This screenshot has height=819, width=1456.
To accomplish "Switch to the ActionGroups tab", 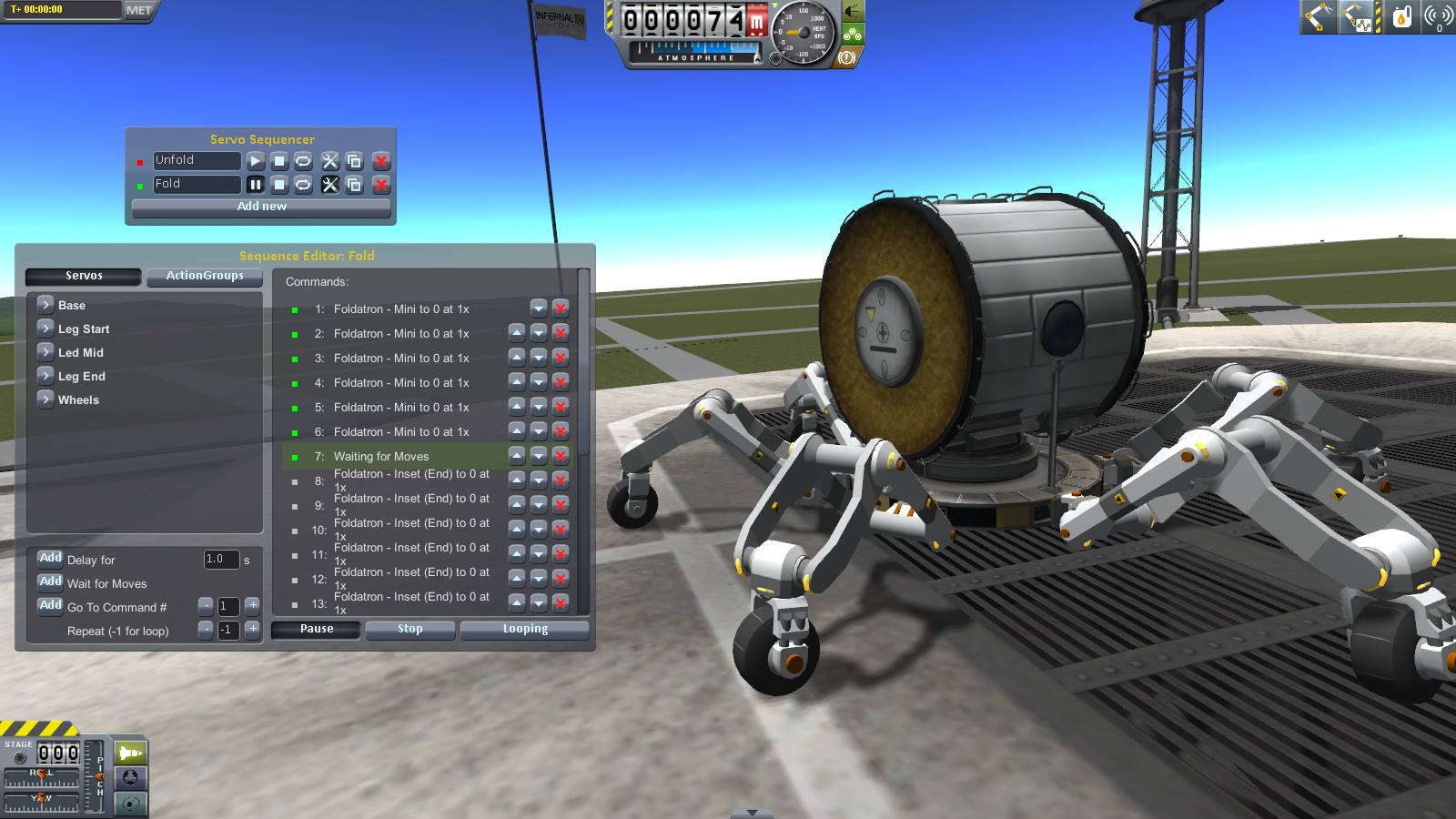I will (205, 276).
